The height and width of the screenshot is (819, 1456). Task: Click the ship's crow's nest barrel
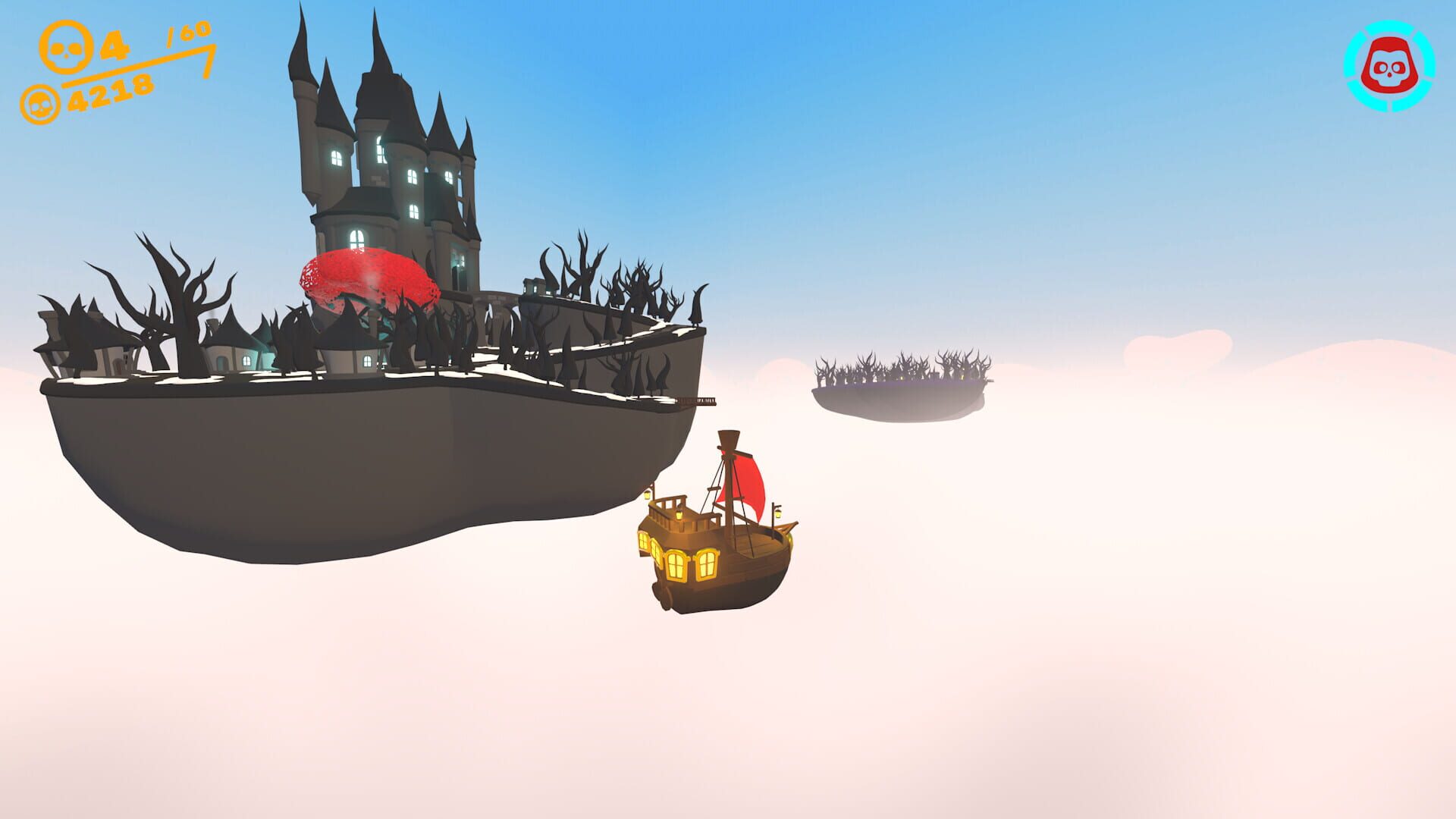coord(729,438)
